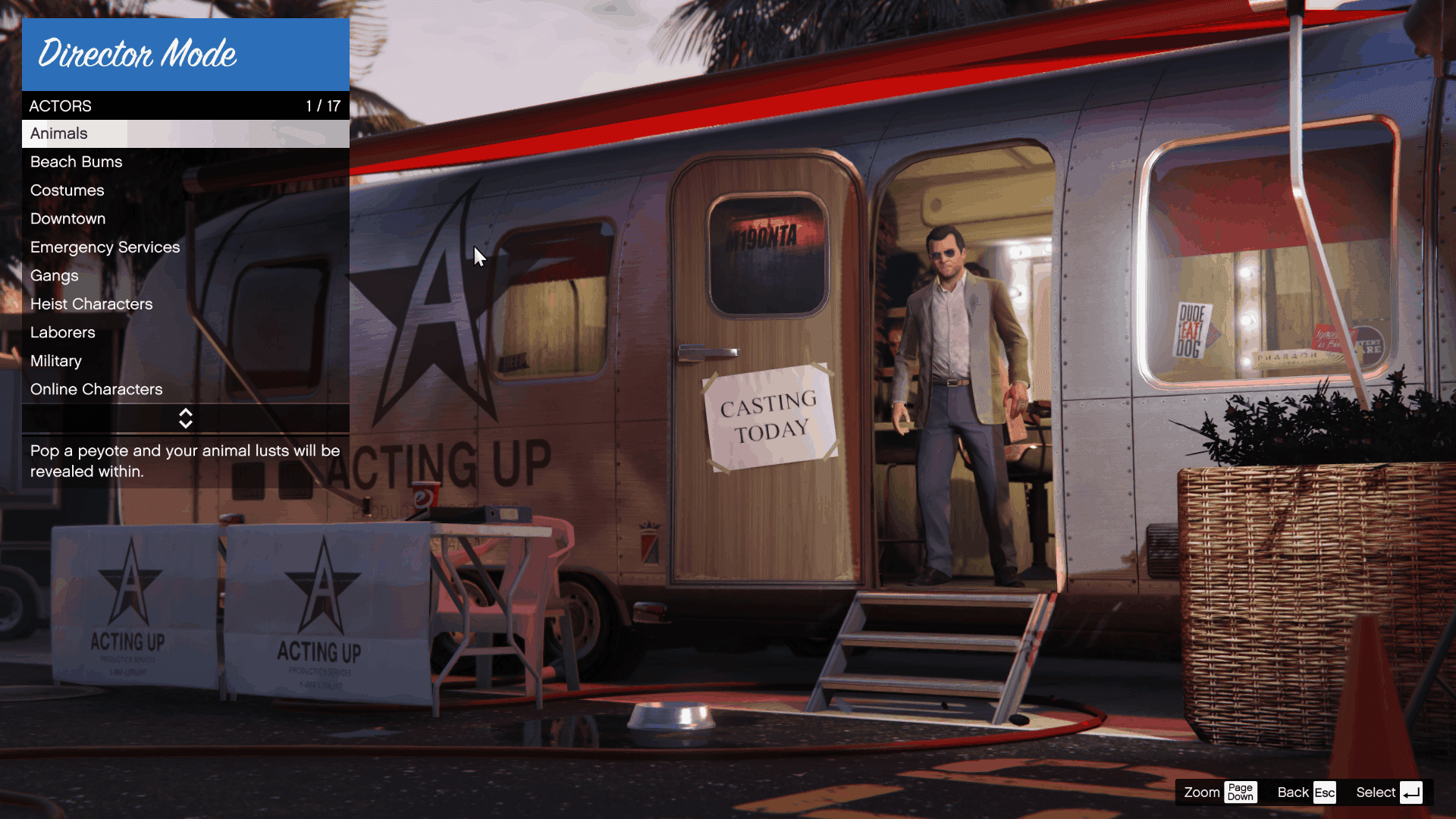Click the Select option in the footer
The height and width of the screenshot is (819, 1456).
tap(1388, 792)
